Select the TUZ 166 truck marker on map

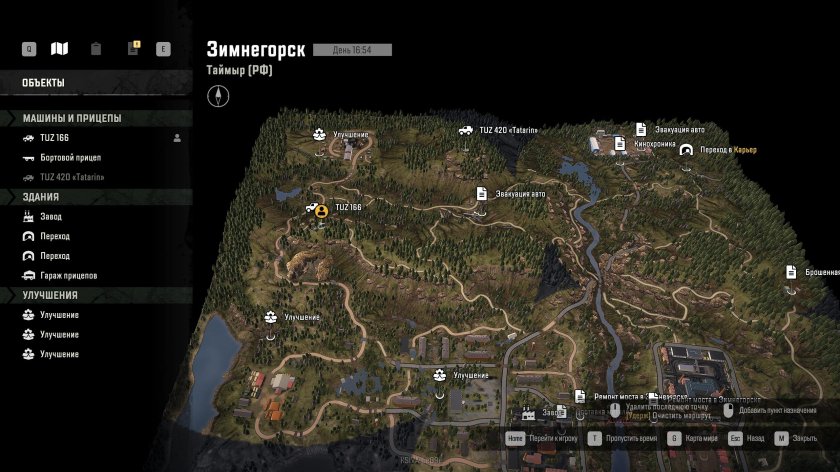pos(319,208)
